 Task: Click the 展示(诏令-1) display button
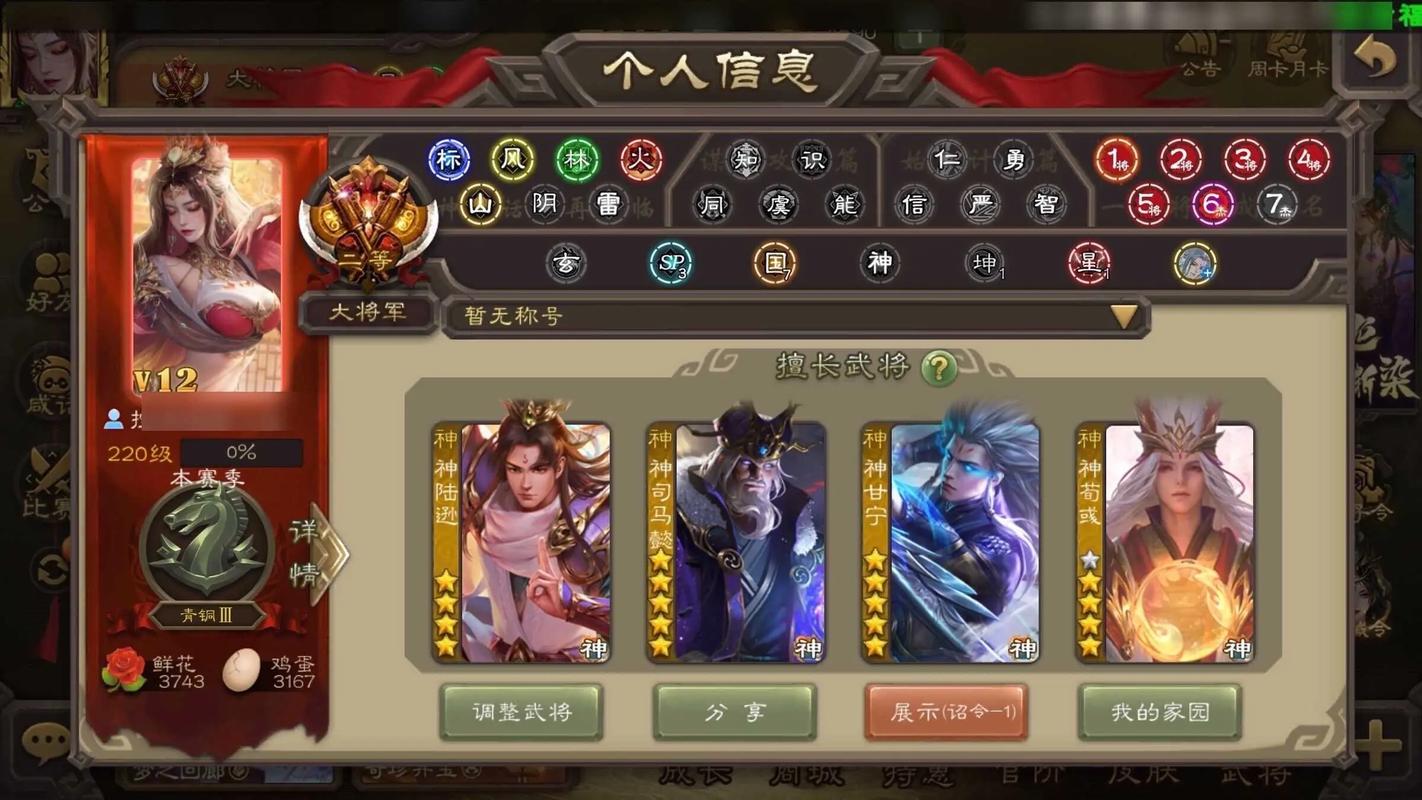coord(946,712)
